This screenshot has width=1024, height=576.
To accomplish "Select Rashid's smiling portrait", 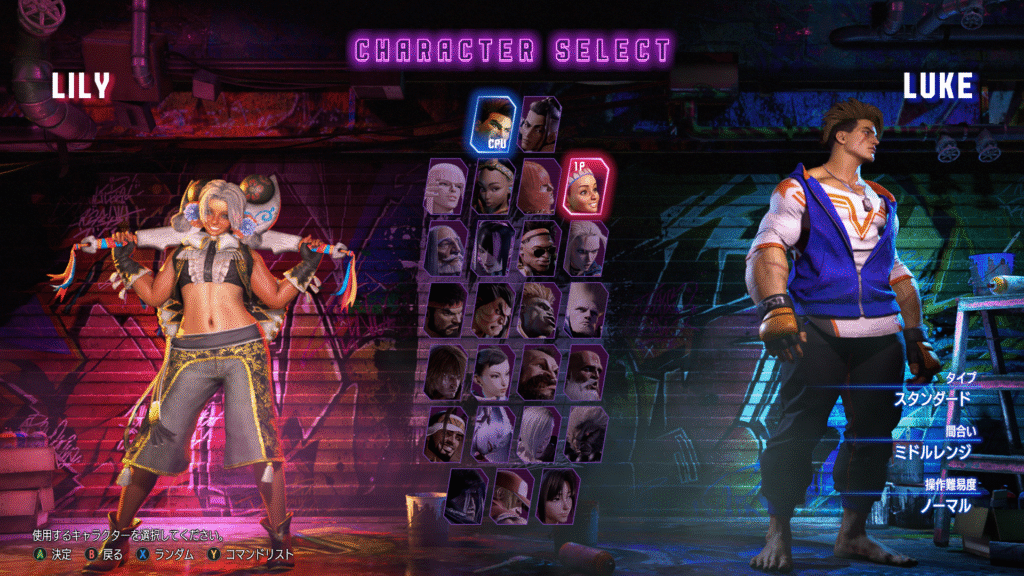I will 447,434.
